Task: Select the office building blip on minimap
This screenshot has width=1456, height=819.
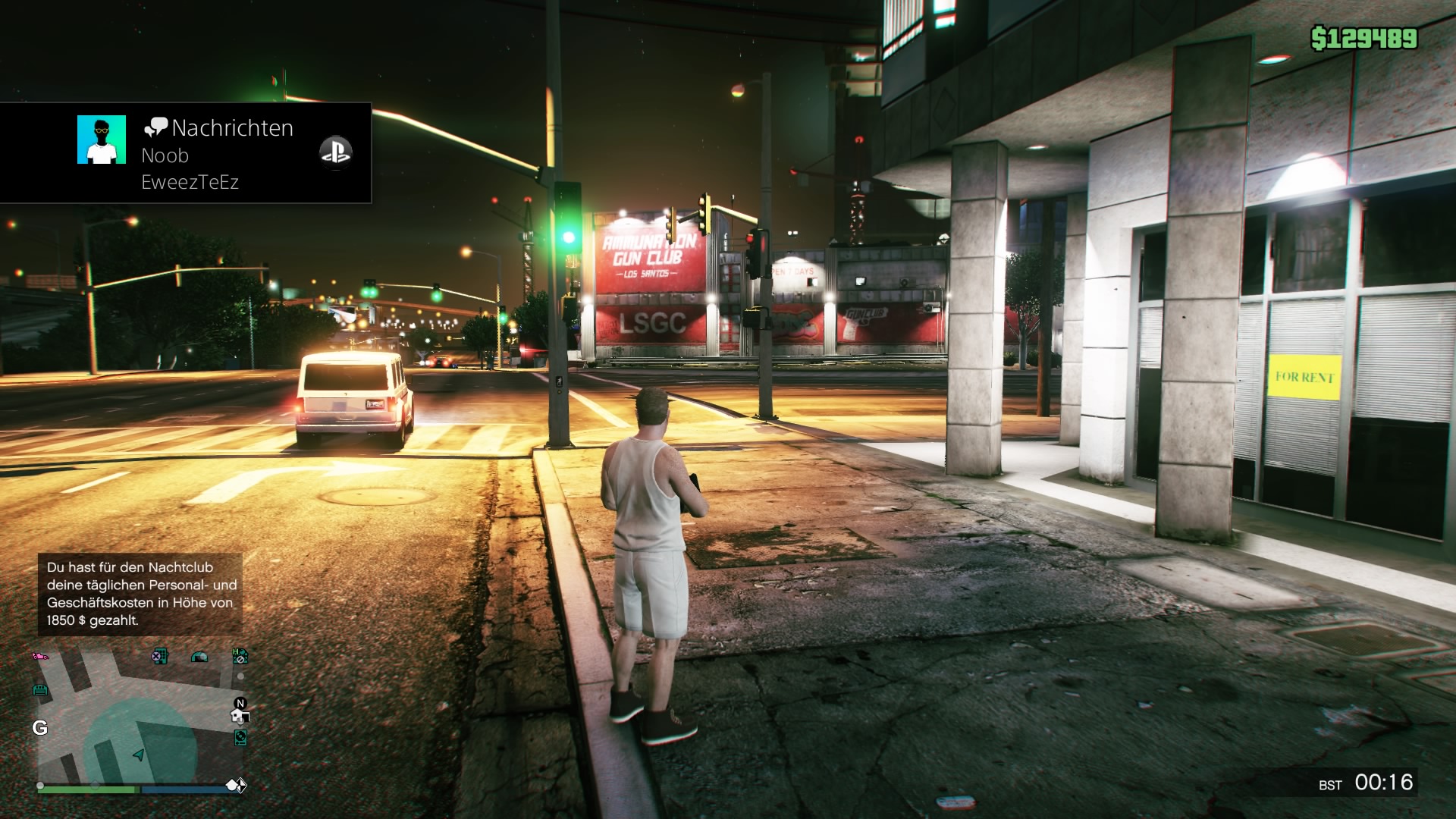Action: point(159,656)
